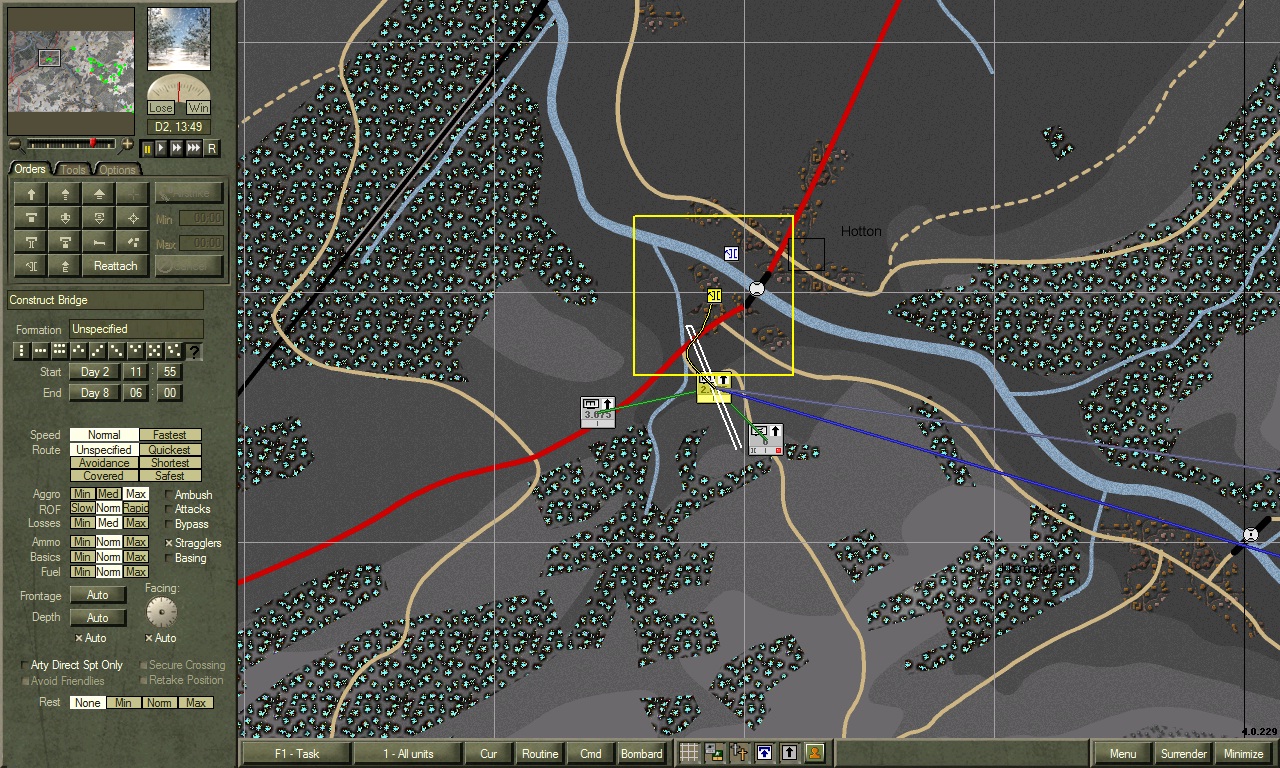Select the Move order icon
Image resolution: width=1280 pixels, height=768 pixels.
(31, 194)
